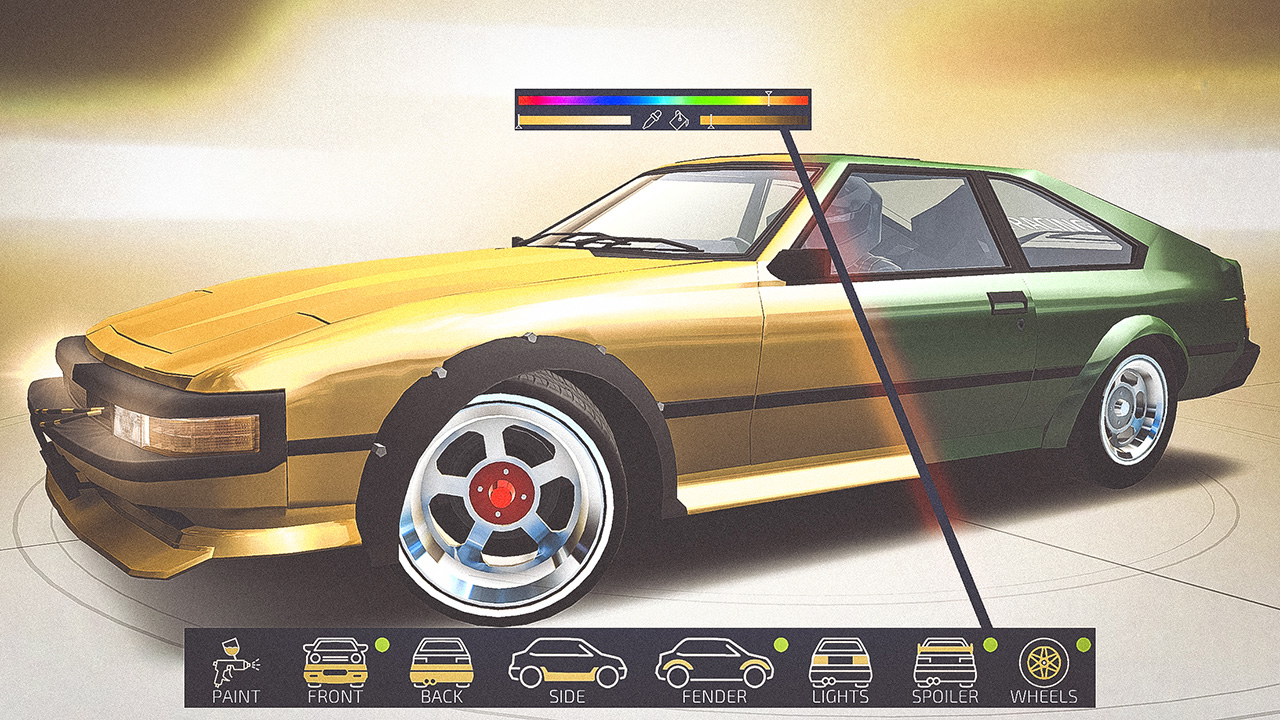Pick color with the eyedropper tool
Image resolution: width=1280 pixels, height=720 pixels.
point(652,120)
